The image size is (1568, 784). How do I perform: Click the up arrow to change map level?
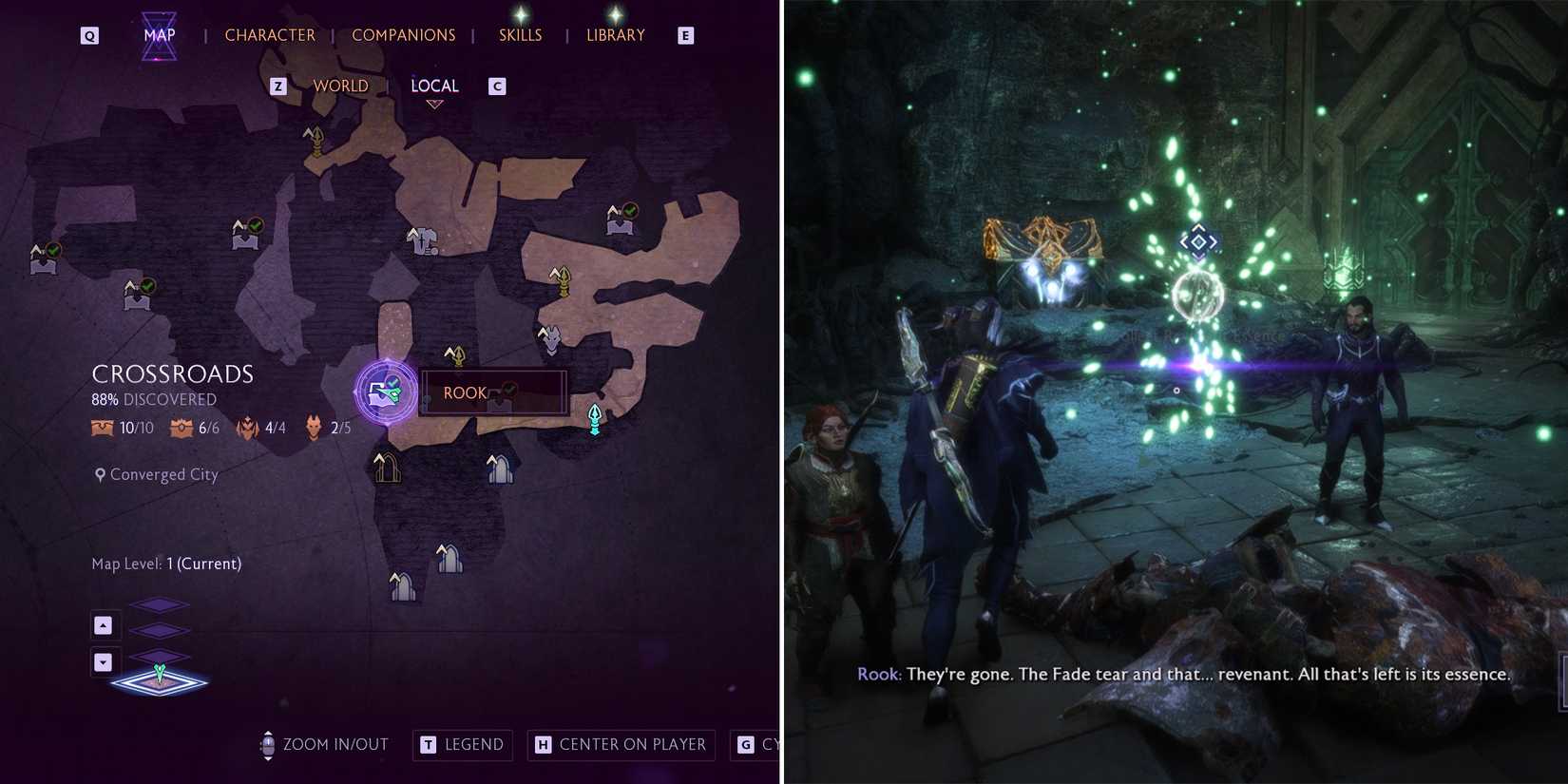103,624
